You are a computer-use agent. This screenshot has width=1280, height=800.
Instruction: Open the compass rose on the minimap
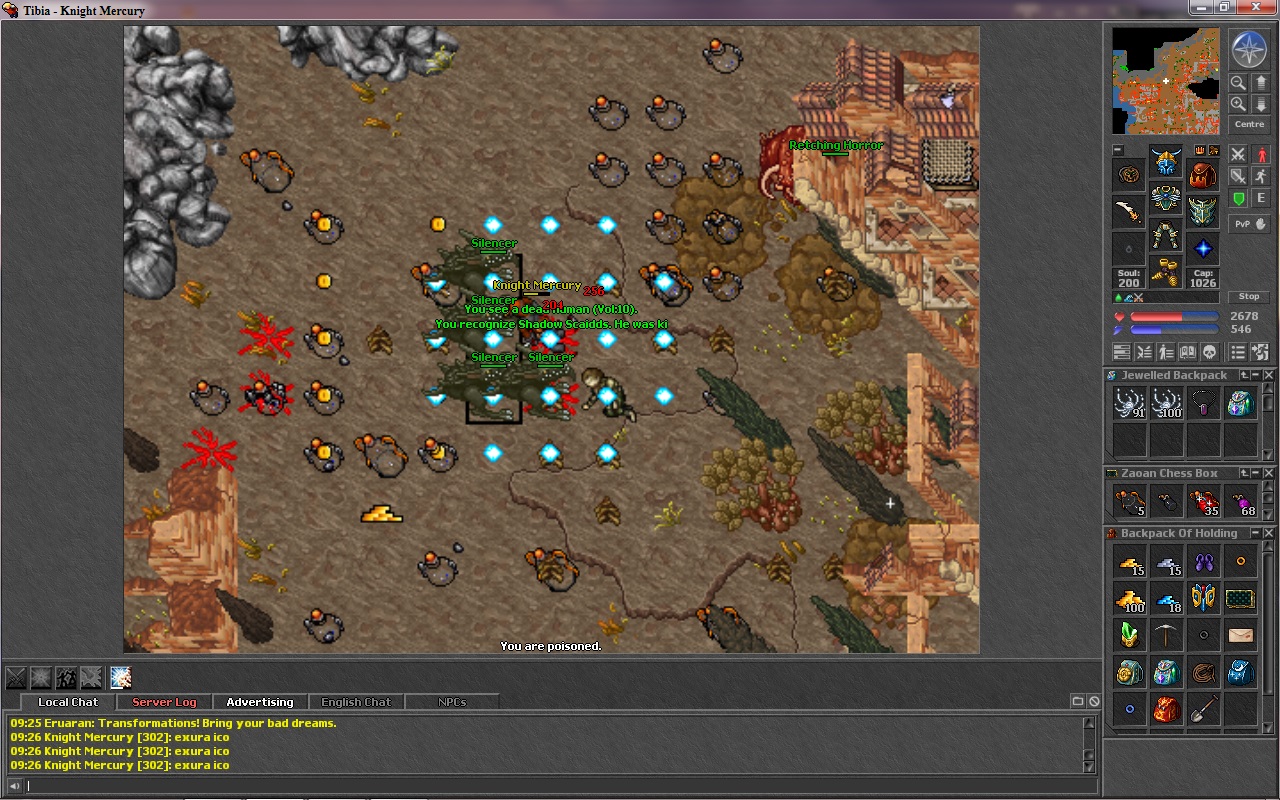tap(1249, 50)
